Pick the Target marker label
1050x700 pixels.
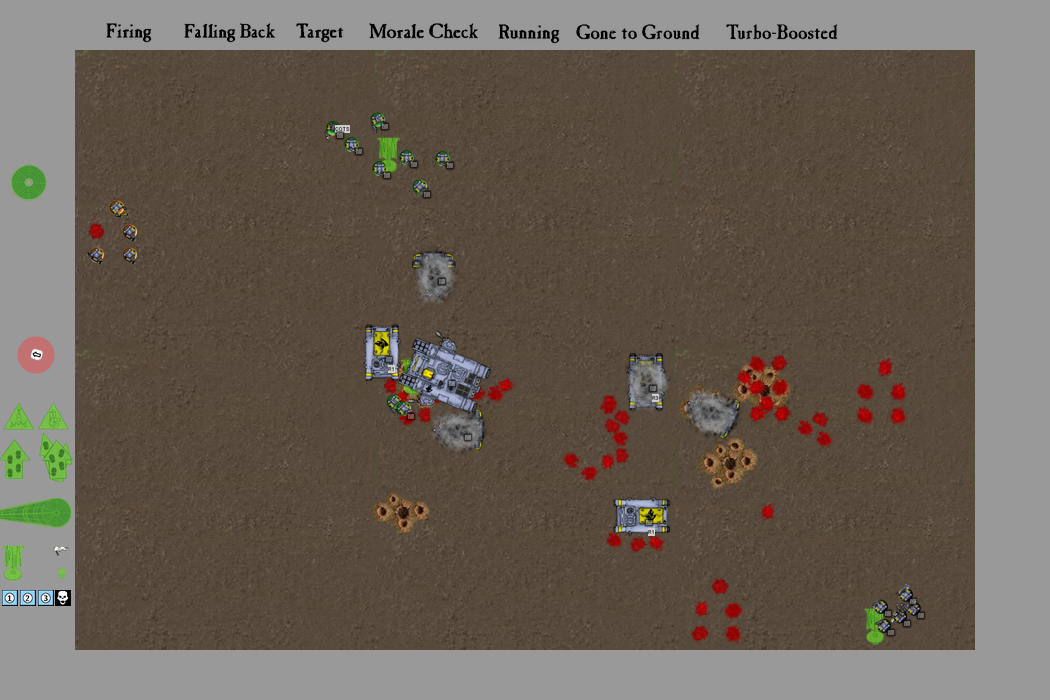[x=320, y=32]
